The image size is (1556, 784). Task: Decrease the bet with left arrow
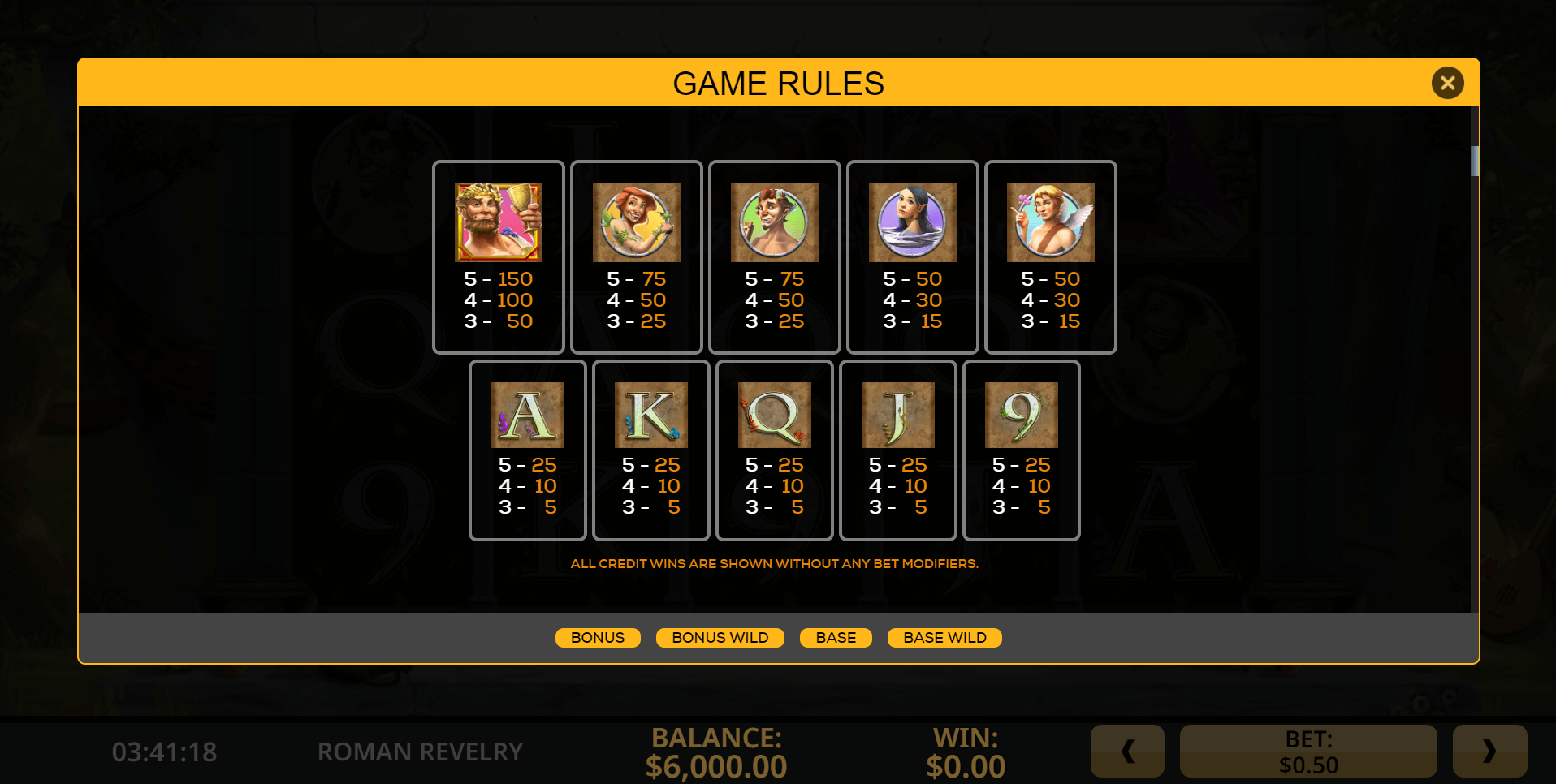[x=1127, y=752]
